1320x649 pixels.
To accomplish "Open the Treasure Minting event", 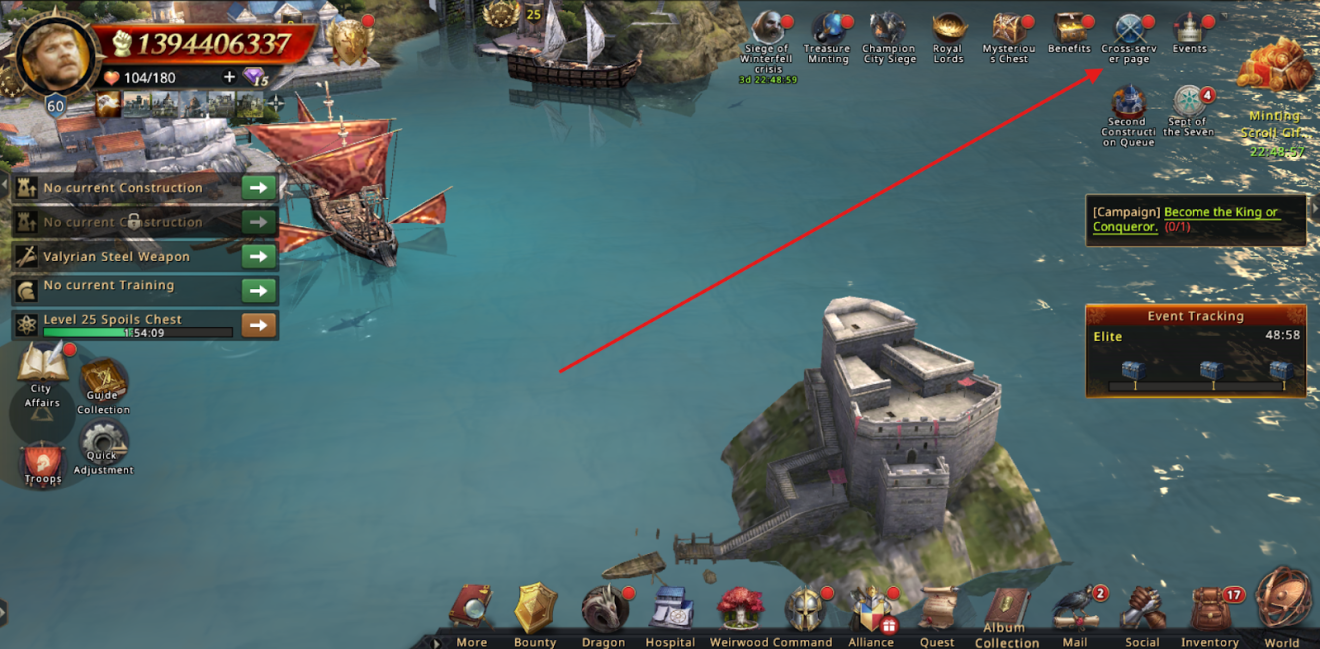I will tap(828, 32).
